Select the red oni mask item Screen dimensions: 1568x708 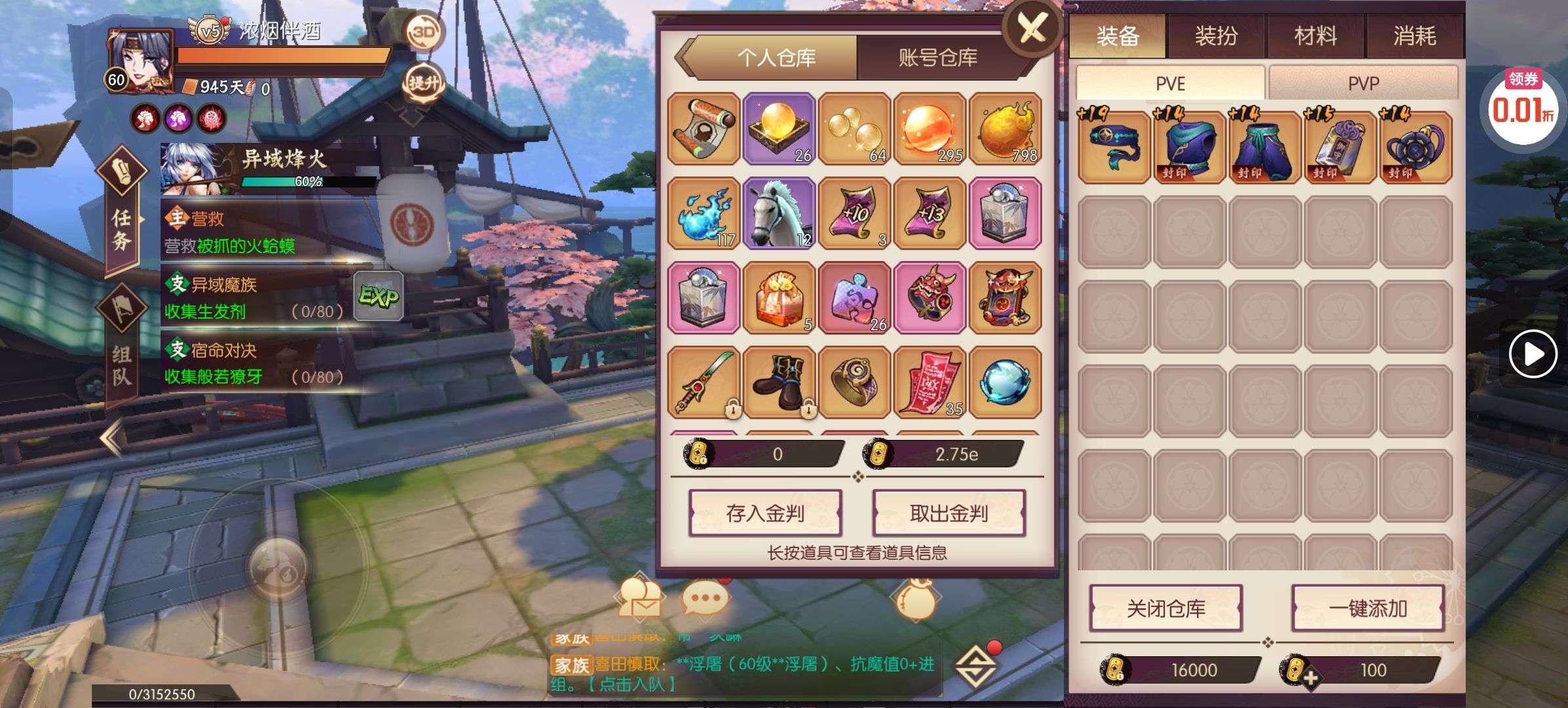[x=930, y=298]
